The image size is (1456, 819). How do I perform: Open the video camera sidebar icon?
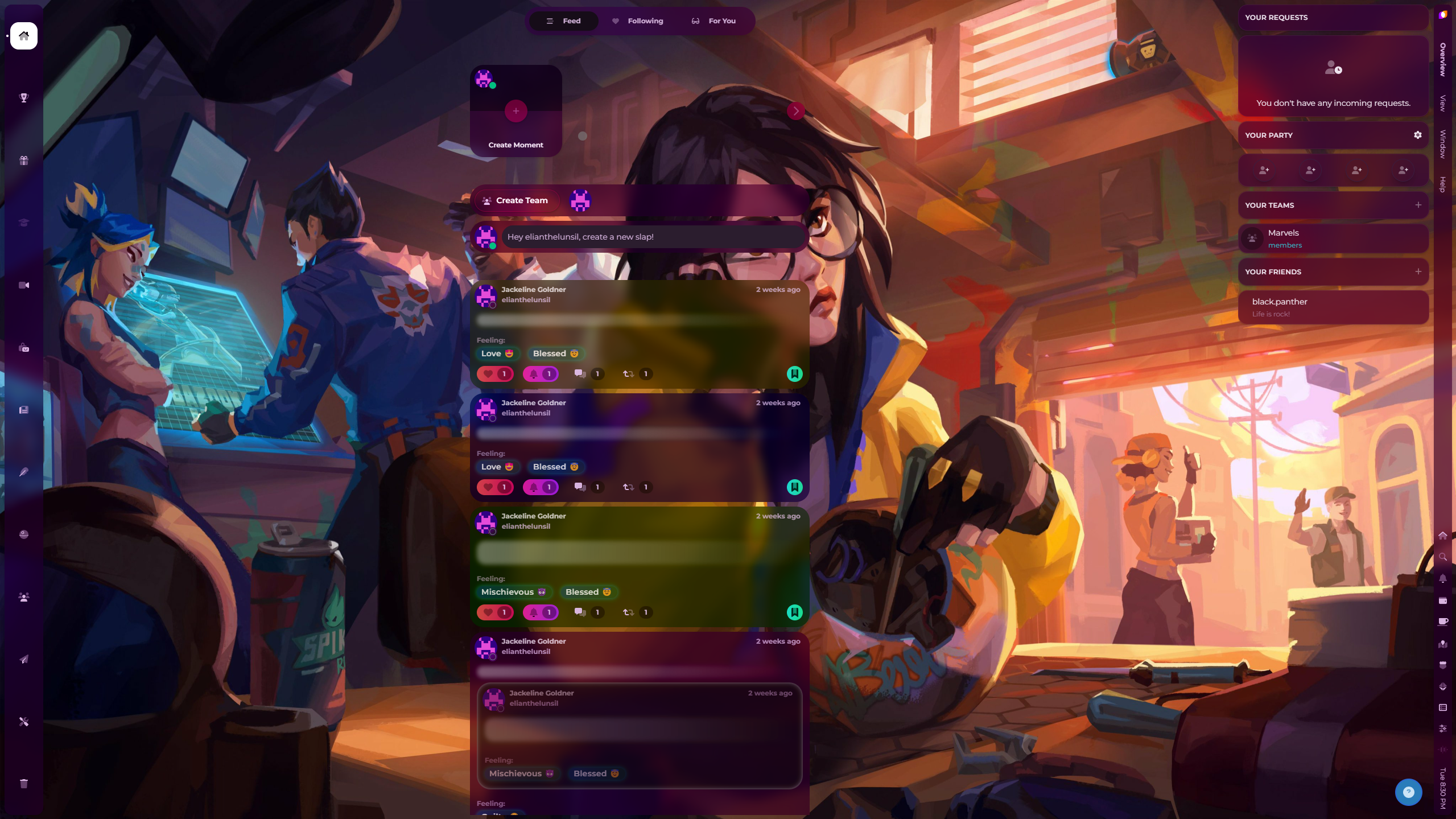(24, 285)
